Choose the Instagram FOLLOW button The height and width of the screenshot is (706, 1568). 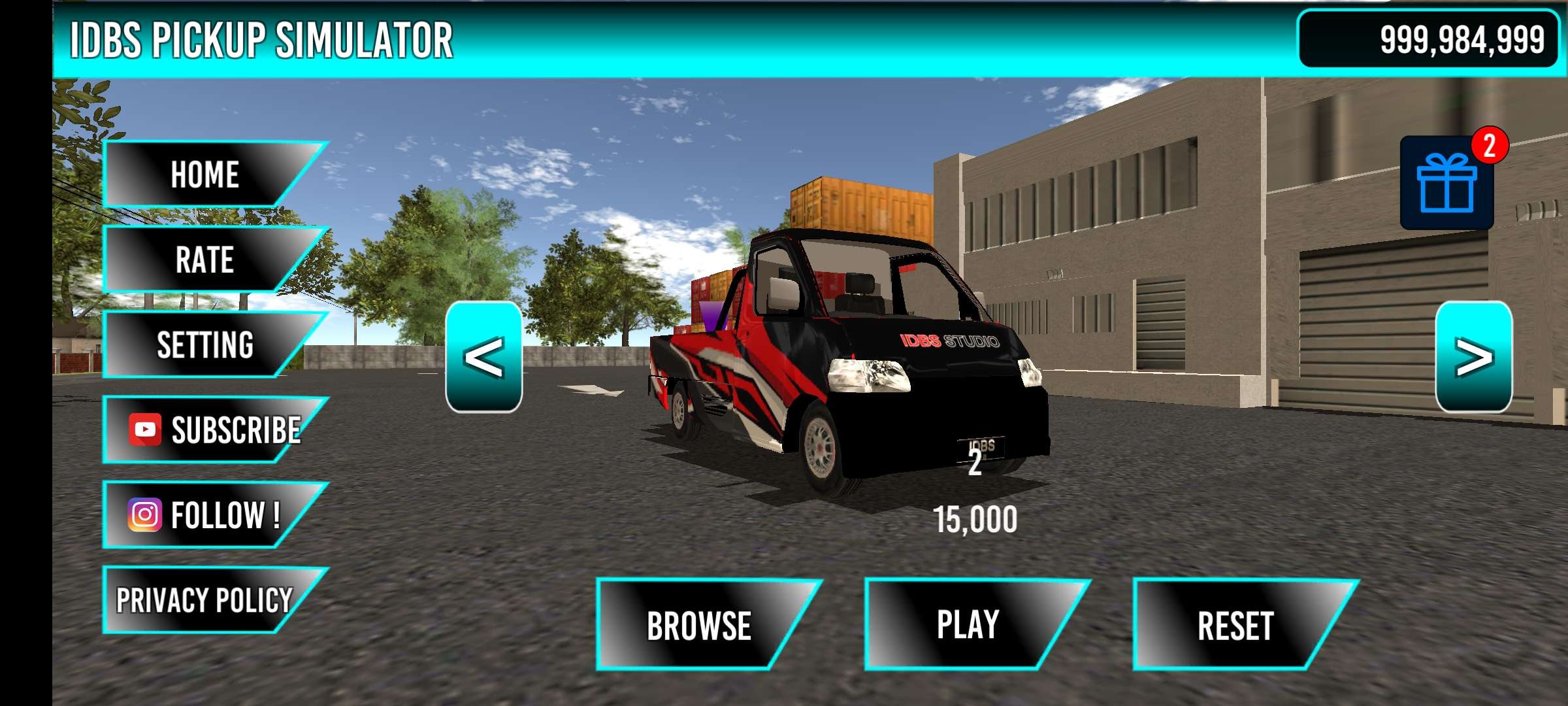coord(205,514)
